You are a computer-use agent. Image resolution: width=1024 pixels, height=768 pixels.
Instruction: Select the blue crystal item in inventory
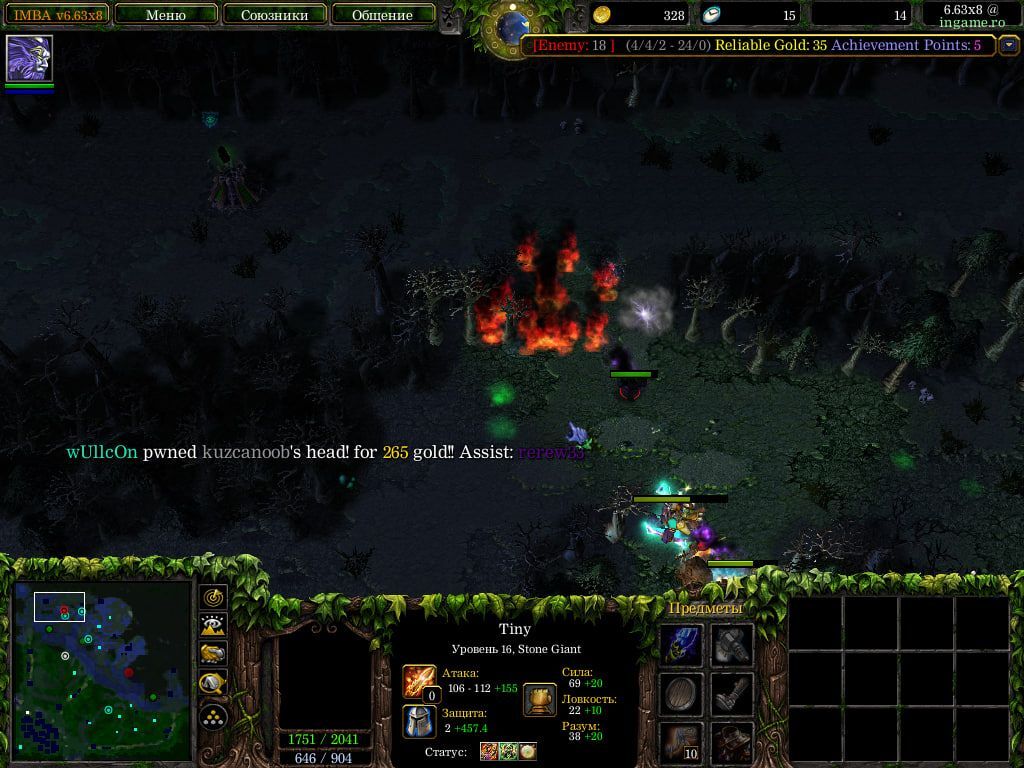(682, 644)
